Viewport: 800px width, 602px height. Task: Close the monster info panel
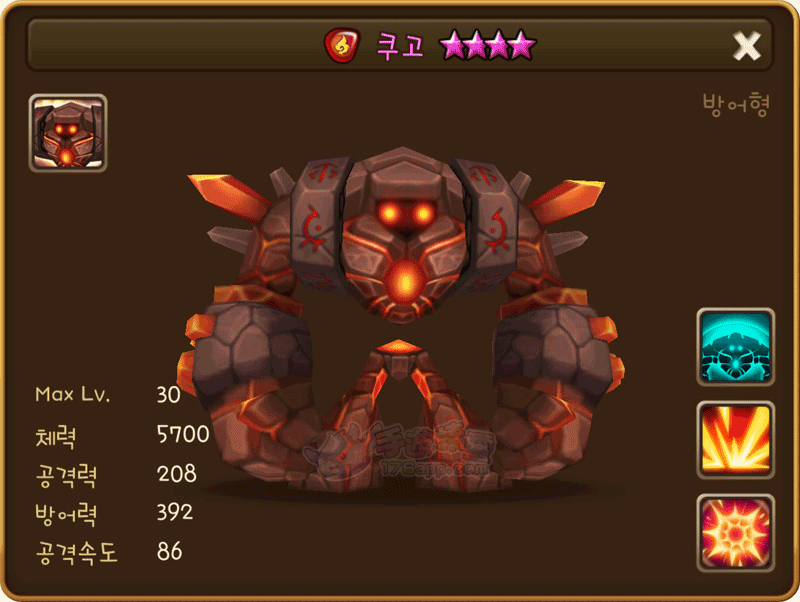[x=746, y=45]
